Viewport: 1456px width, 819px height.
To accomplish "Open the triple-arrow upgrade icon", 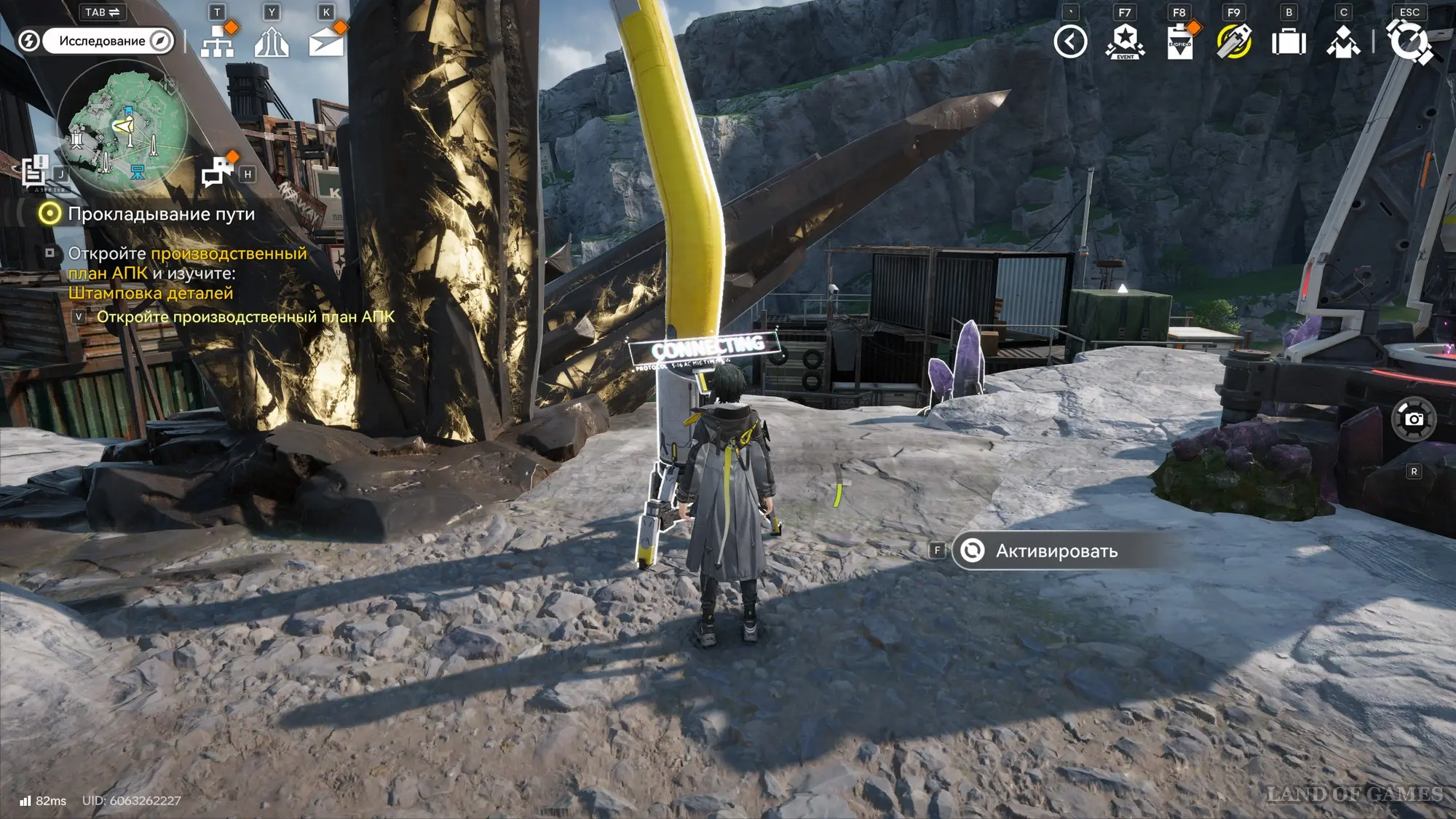I will [272, 41].
